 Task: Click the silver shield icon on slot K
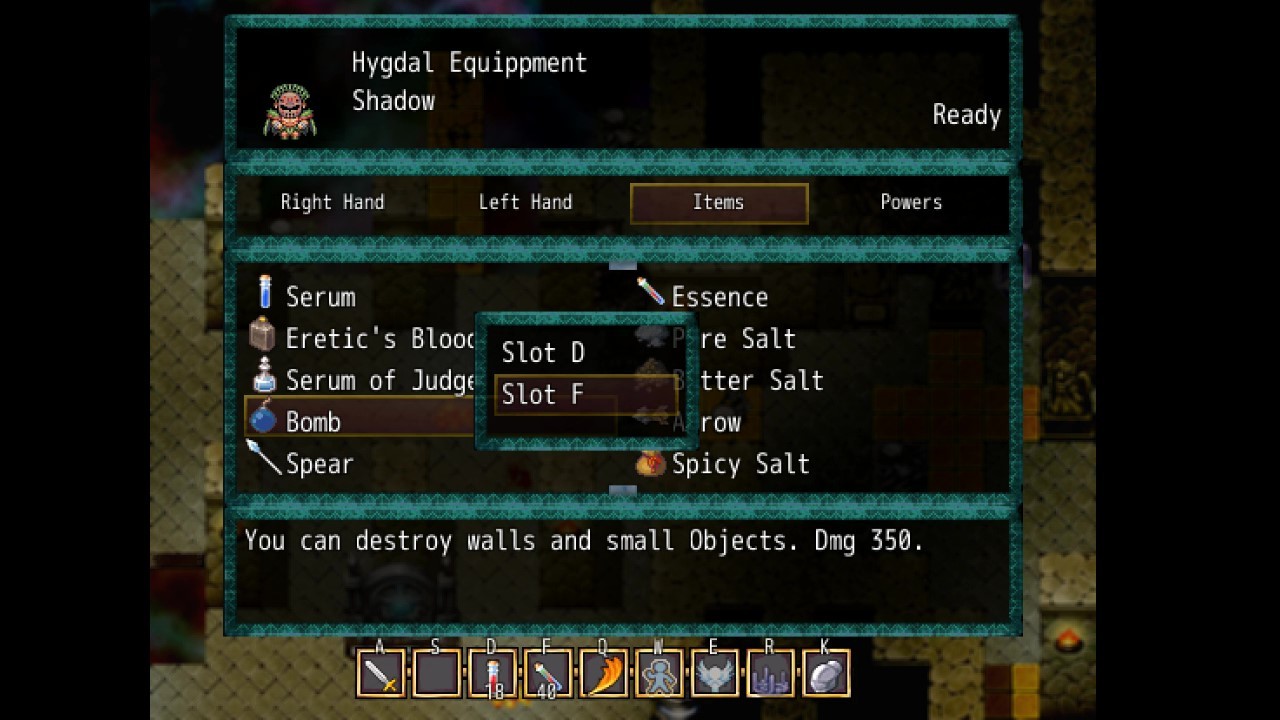click(x=825, y=674)
